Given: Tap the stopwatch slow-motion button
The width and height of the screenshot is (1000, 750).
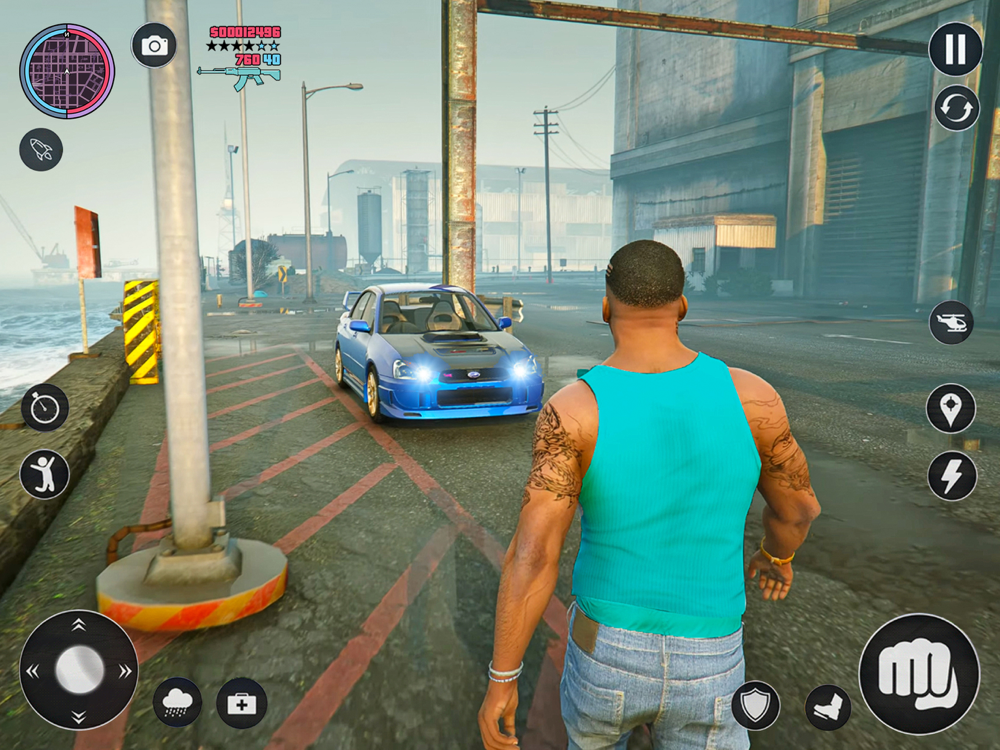Looking at the screenshot, I should point(45,407).
